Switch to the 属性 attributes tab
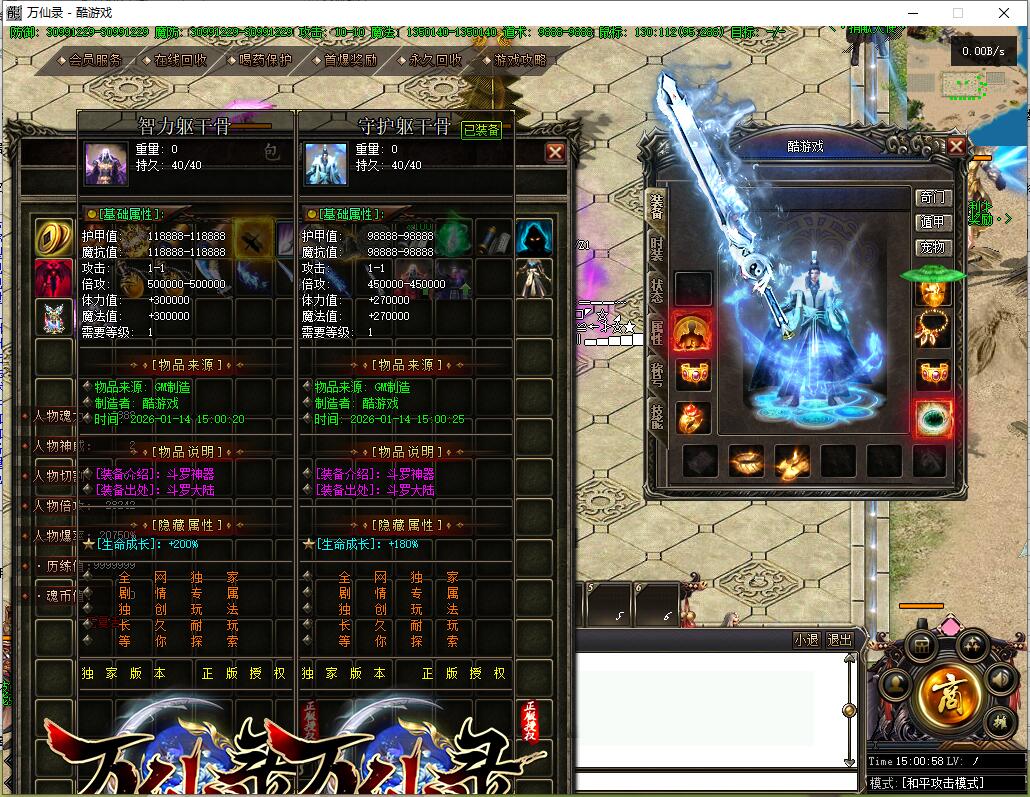Viewport: 1030px width, 797px height. (x=656, y=333)
